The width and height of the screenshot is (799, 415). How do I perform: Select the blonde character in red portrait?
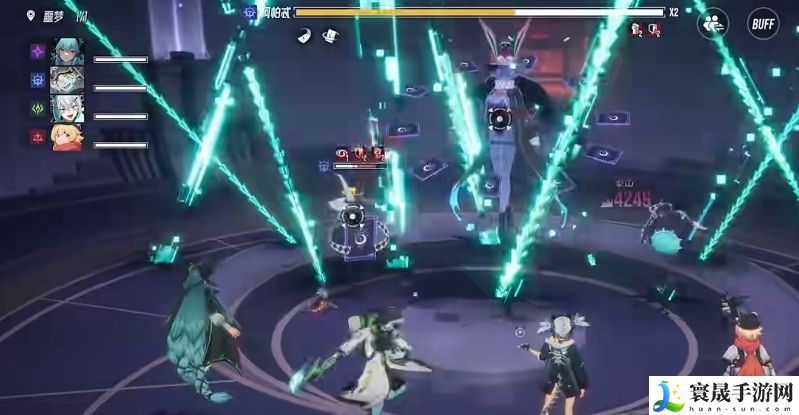tap(66, 137)
